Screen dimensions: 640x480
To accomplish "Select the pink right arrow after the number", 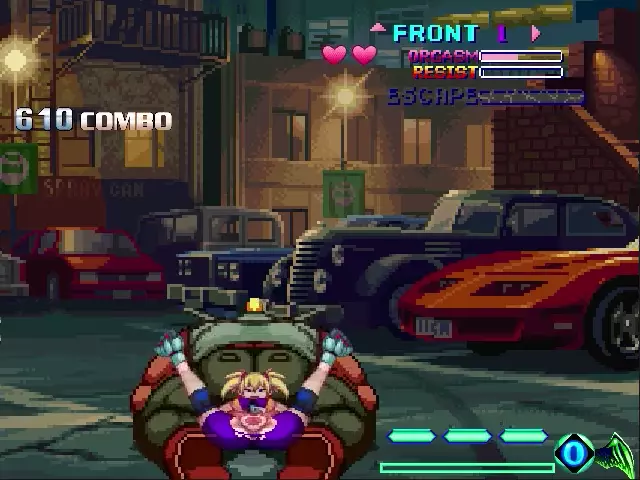I will 536,33.
